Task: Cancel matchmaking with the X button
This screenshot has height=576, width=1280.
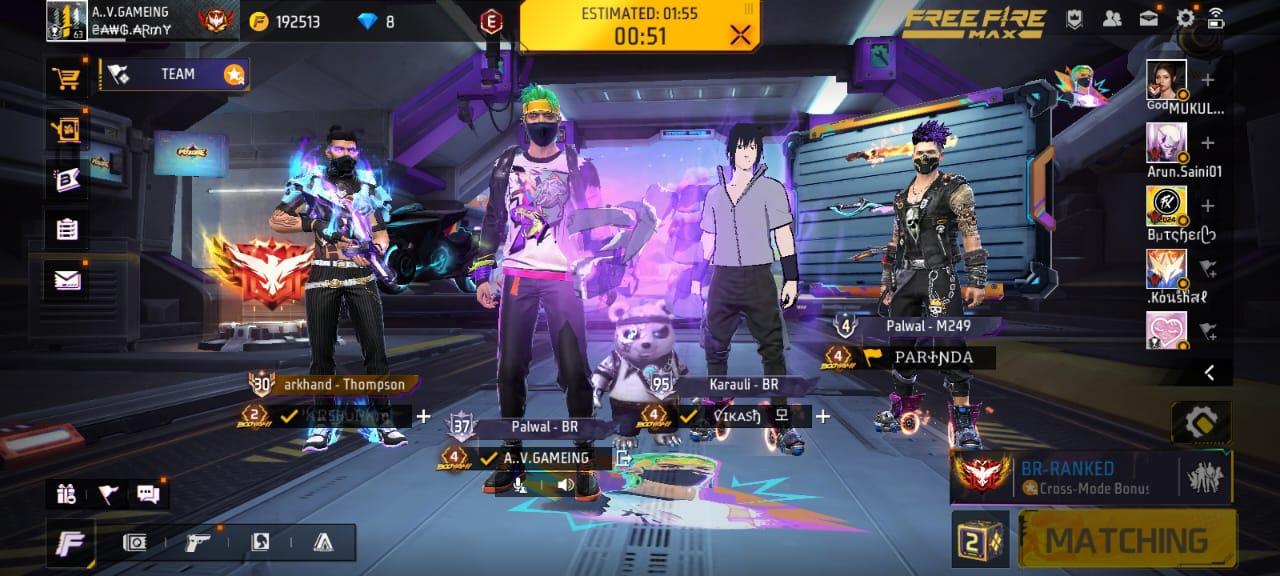Action: 740,36
